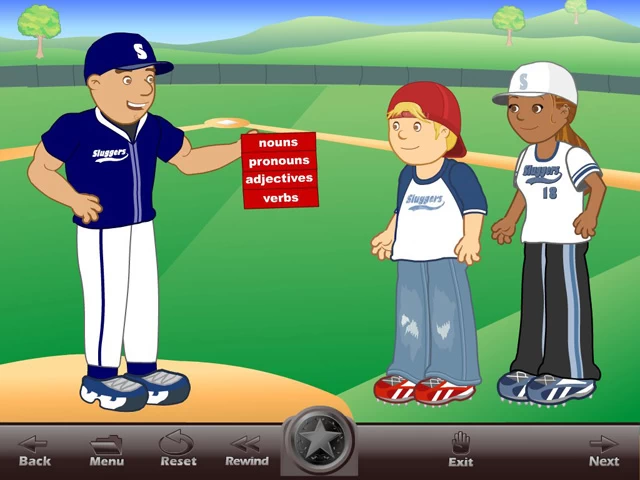This screenshot has height=480, width=640.
Task: Rewind the lesson
Action: [x=246, y=450]
